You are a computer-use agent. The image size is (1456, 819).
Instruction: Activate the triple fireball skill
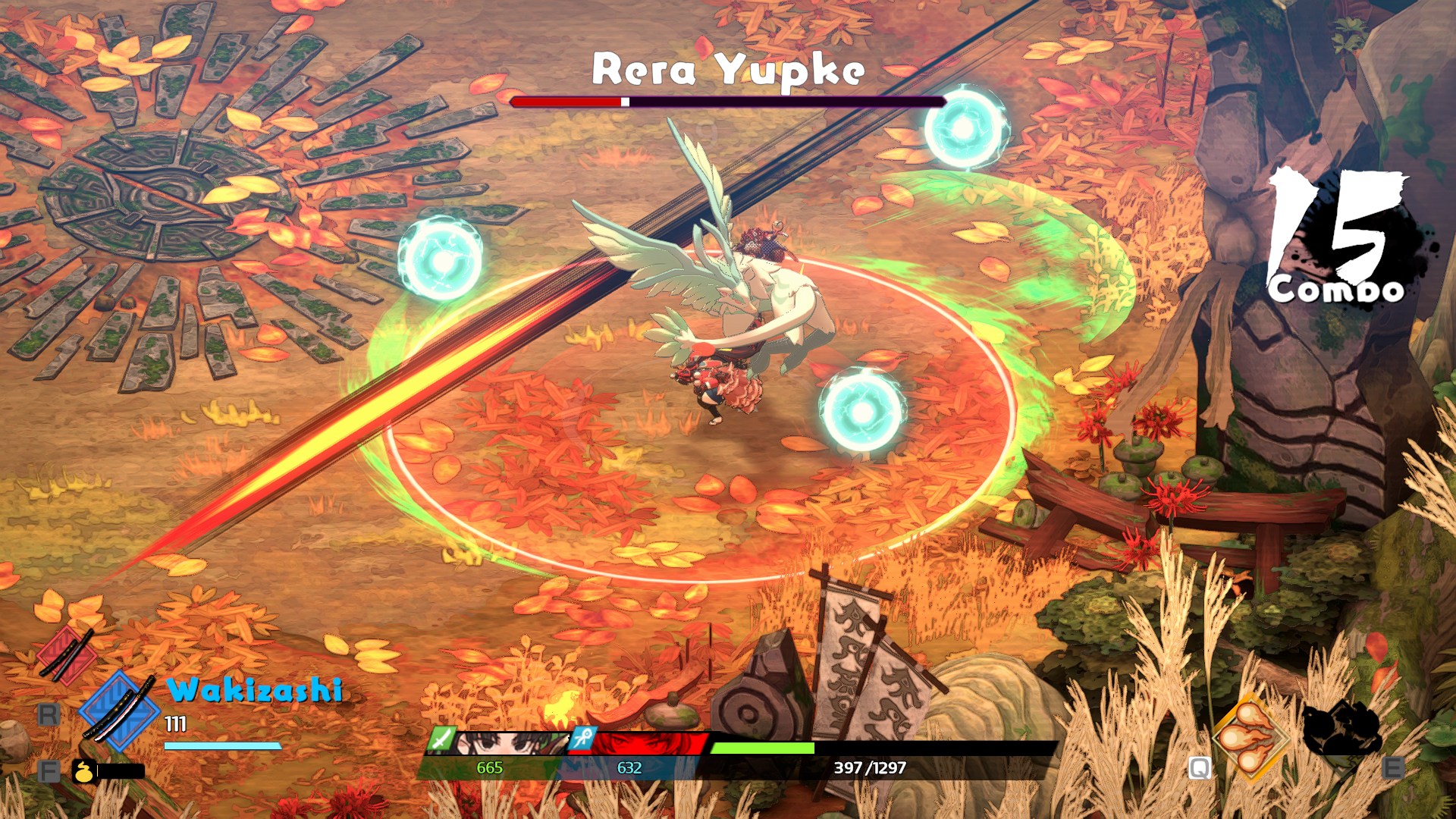[x=1249, y=737]
